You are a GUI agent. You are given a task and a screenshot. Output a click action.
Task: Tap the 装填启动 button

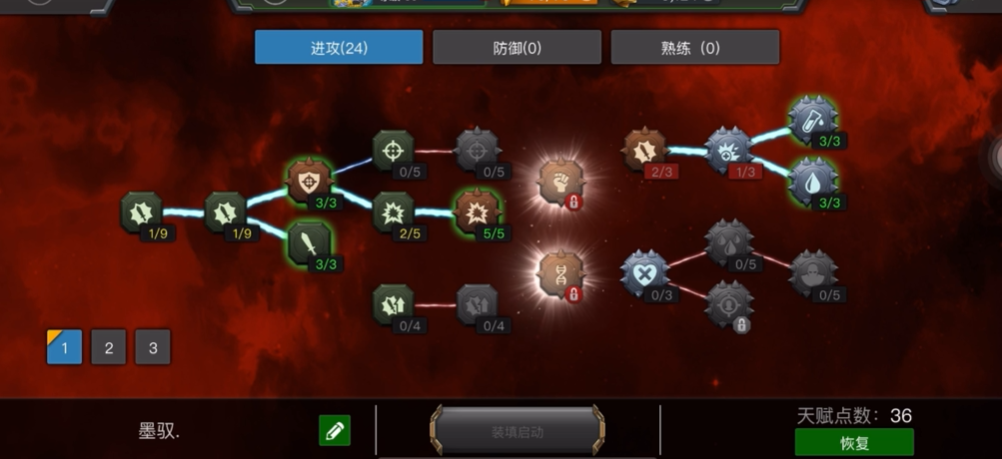(517, 432)
